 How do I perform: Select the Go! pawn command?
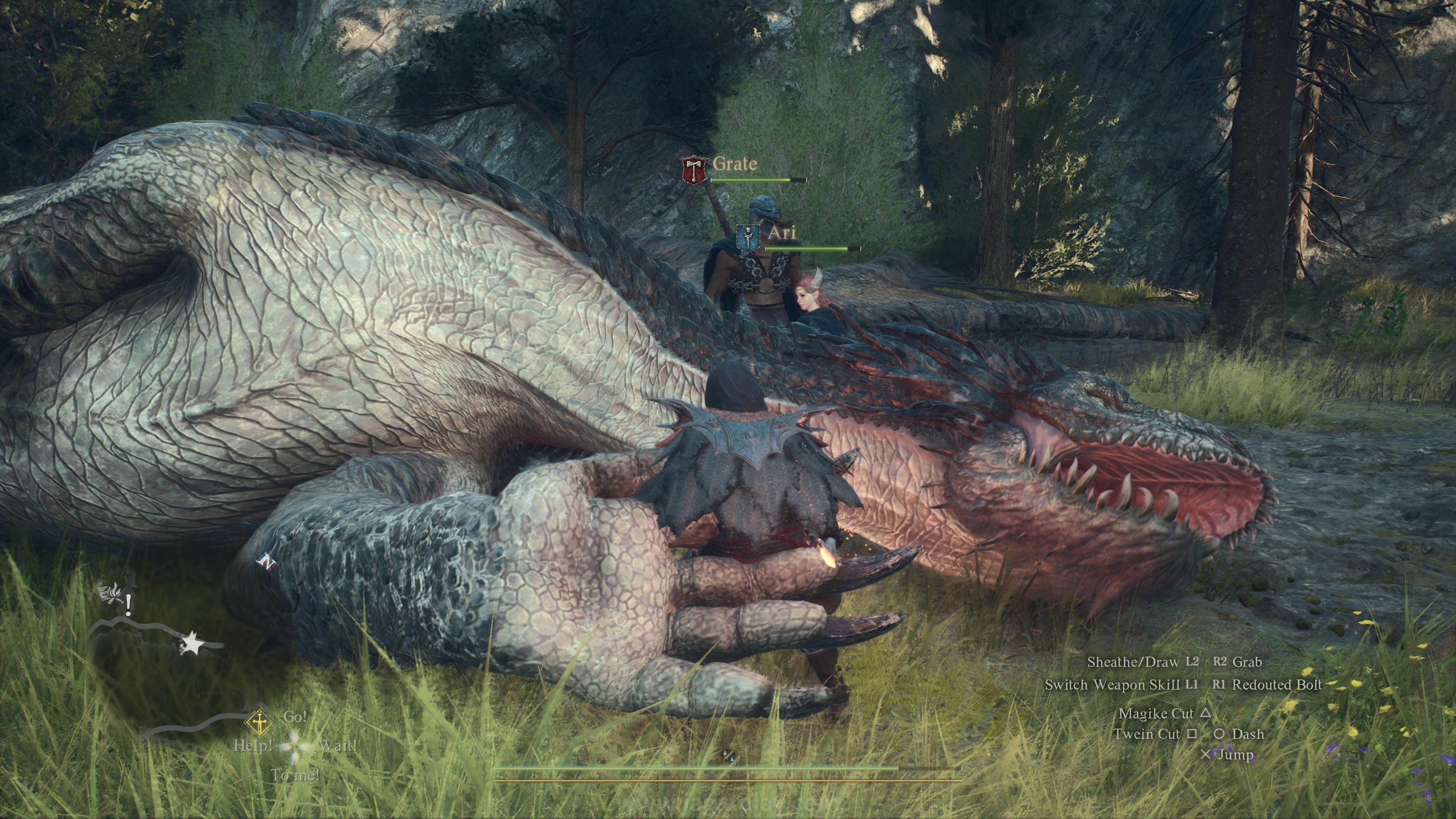295,717
